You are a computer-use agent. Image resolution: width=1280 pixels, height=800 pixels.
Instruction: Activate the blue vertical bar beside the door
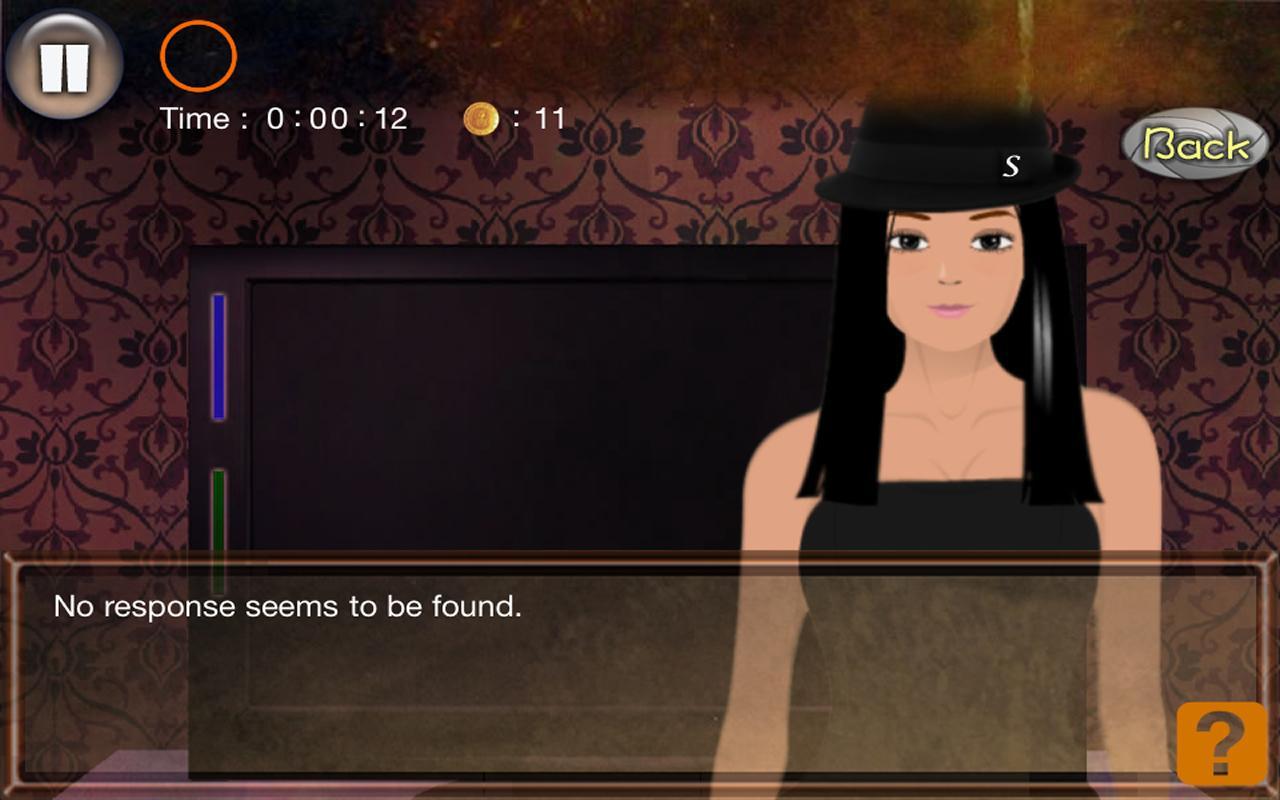point(216,355)
